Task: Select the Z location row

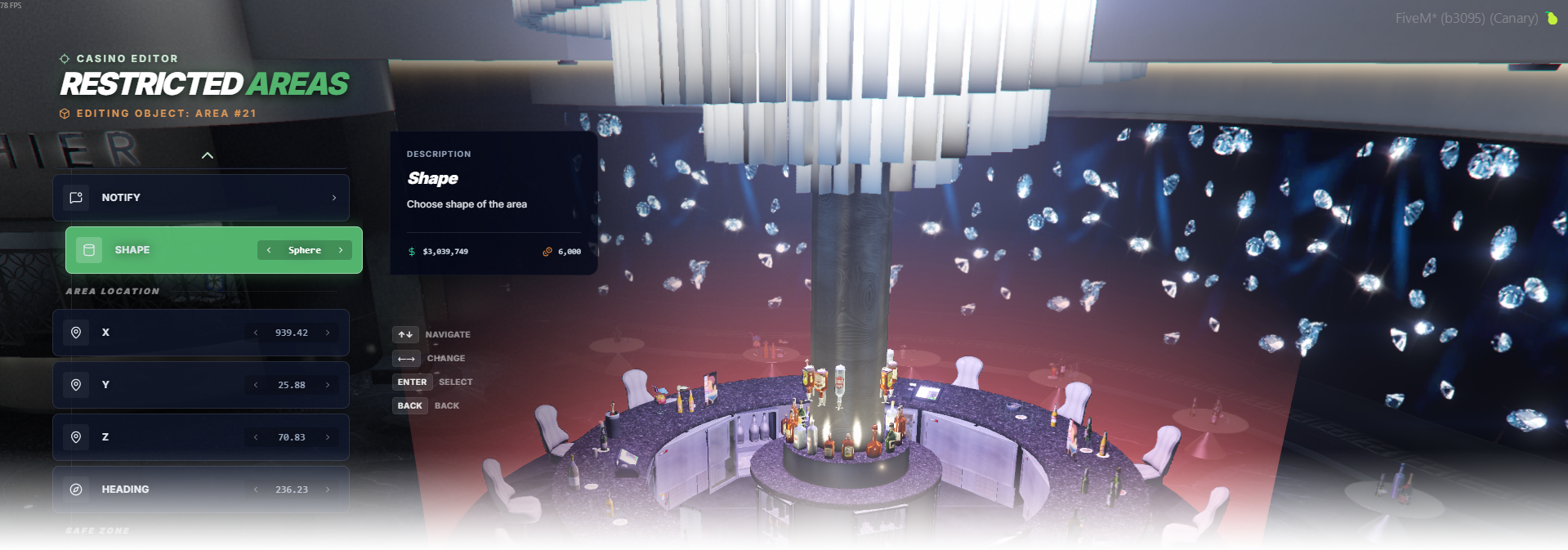Action: 163,437
